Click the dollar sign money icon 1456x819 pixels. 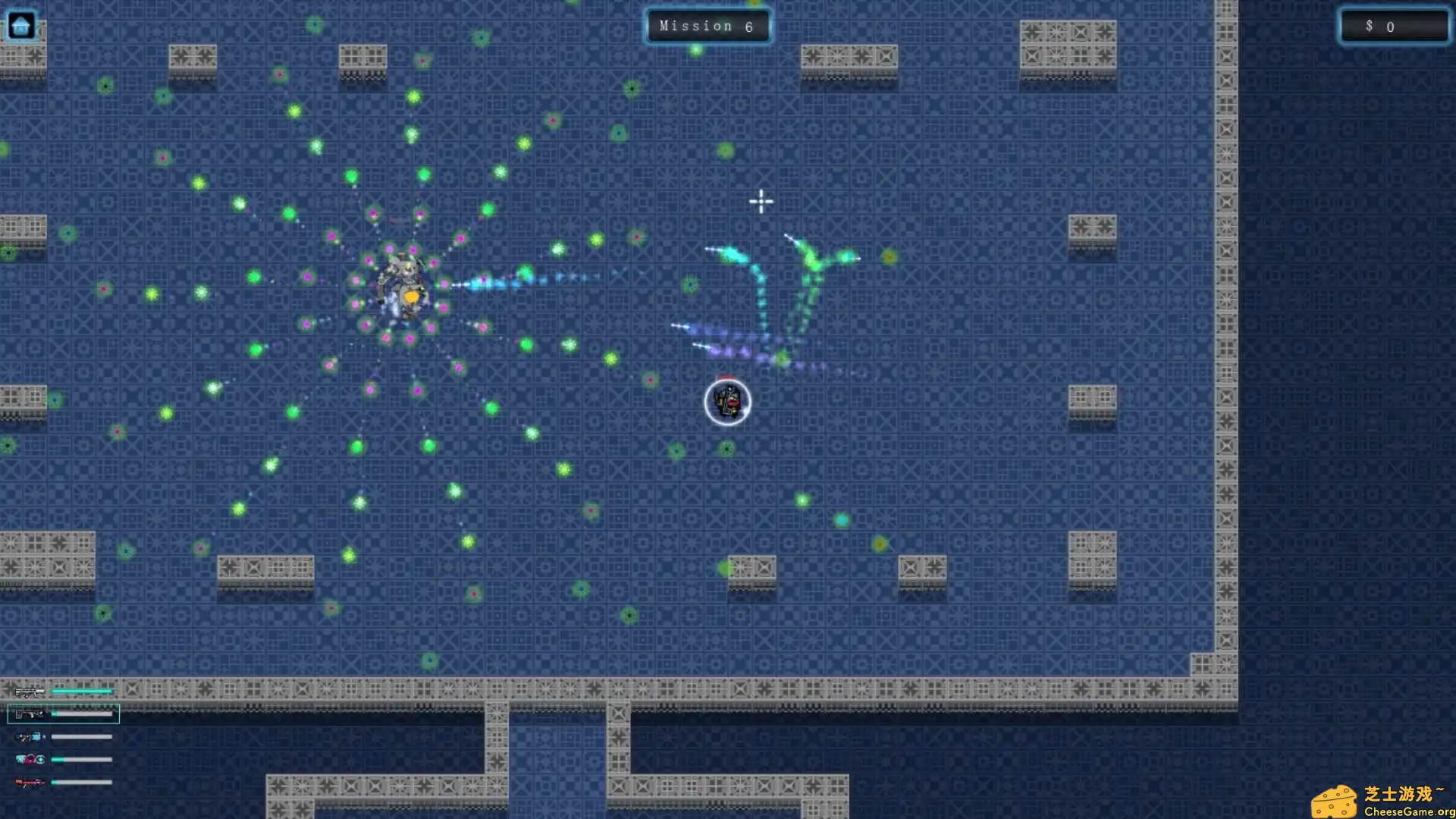tap(1370, 27)
